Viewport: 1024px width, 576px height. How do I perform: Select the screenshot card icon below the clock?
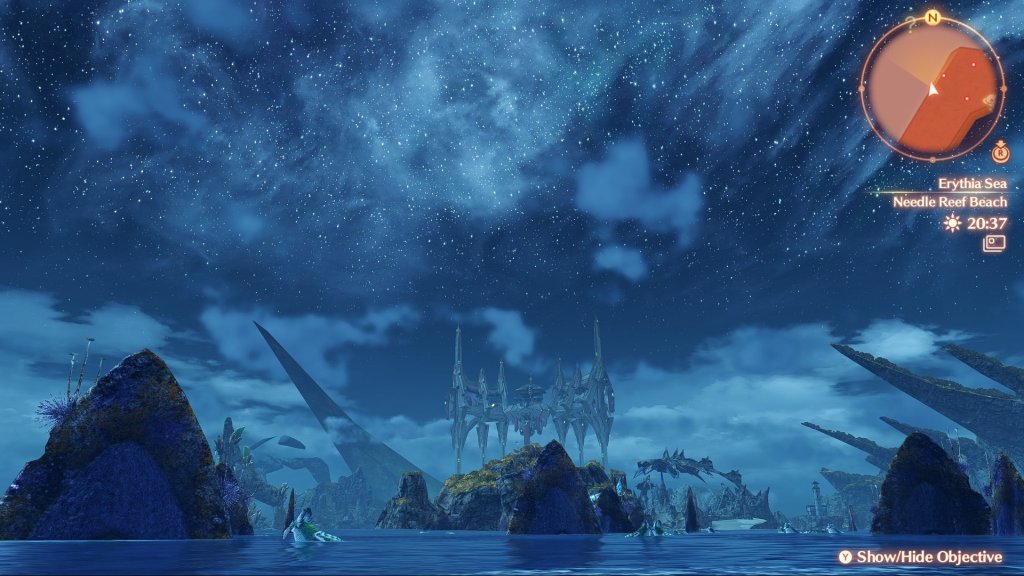(994, 243)
